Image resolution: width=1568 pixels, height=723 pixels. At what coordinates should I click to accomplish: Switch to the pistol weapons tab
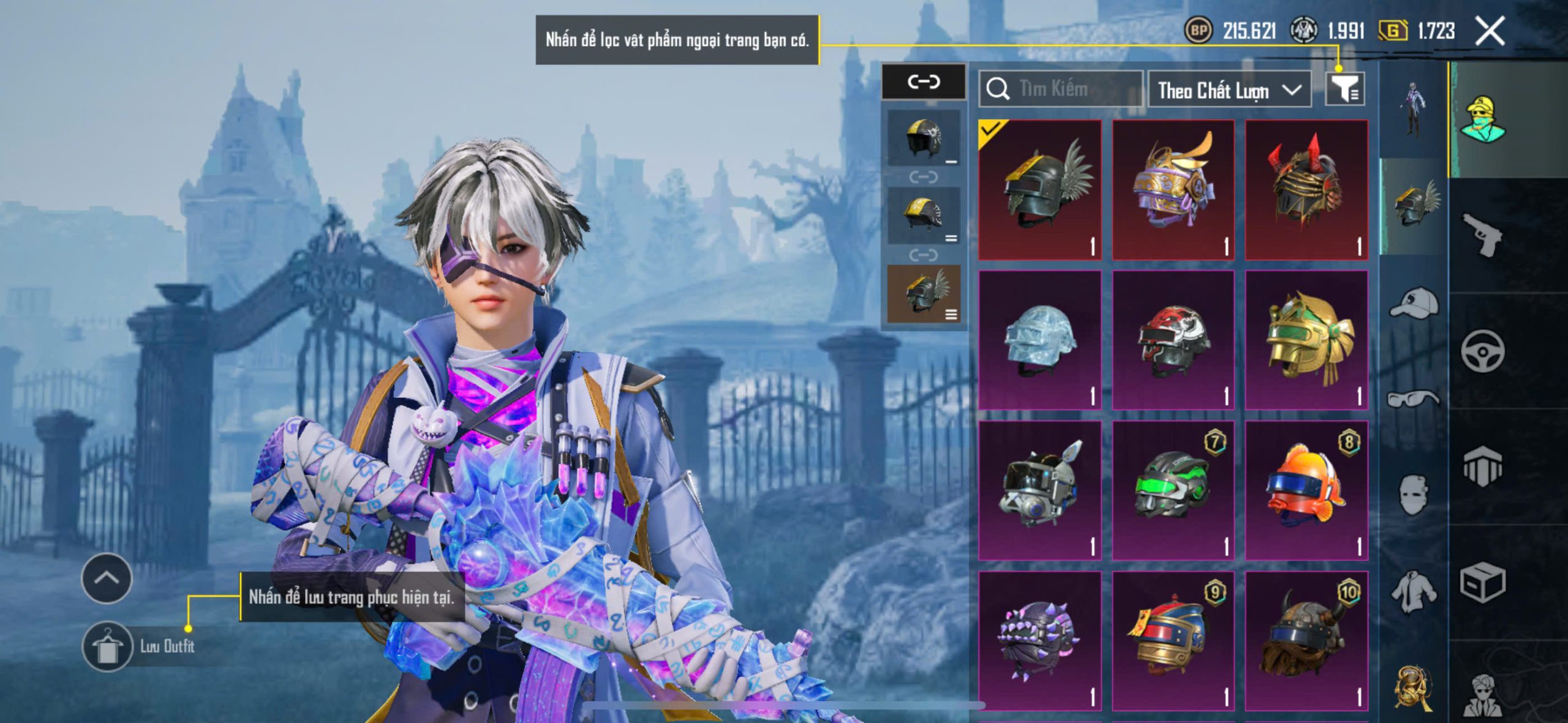tap(1482, 234)
